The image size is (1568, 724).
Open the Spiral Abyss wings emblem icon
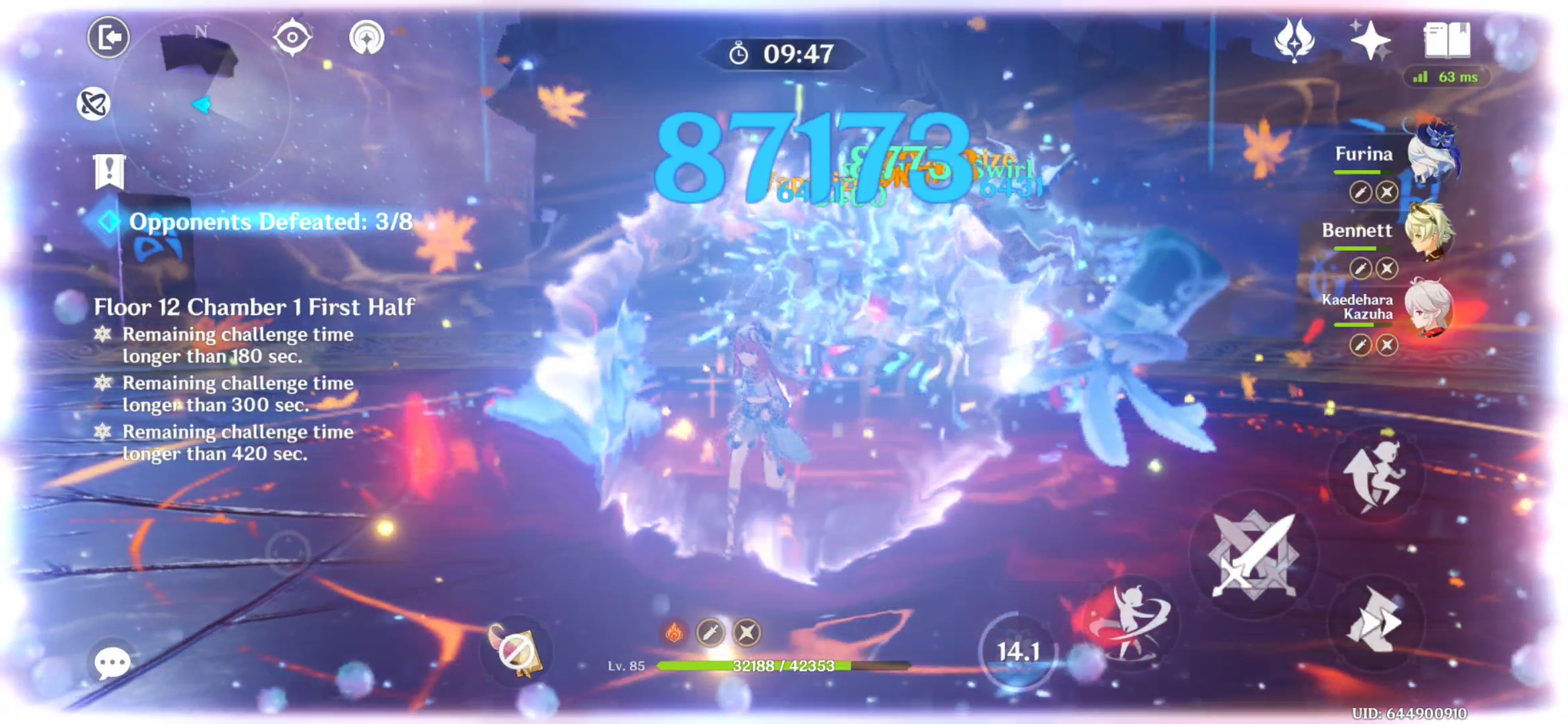tap(1295, 42)
